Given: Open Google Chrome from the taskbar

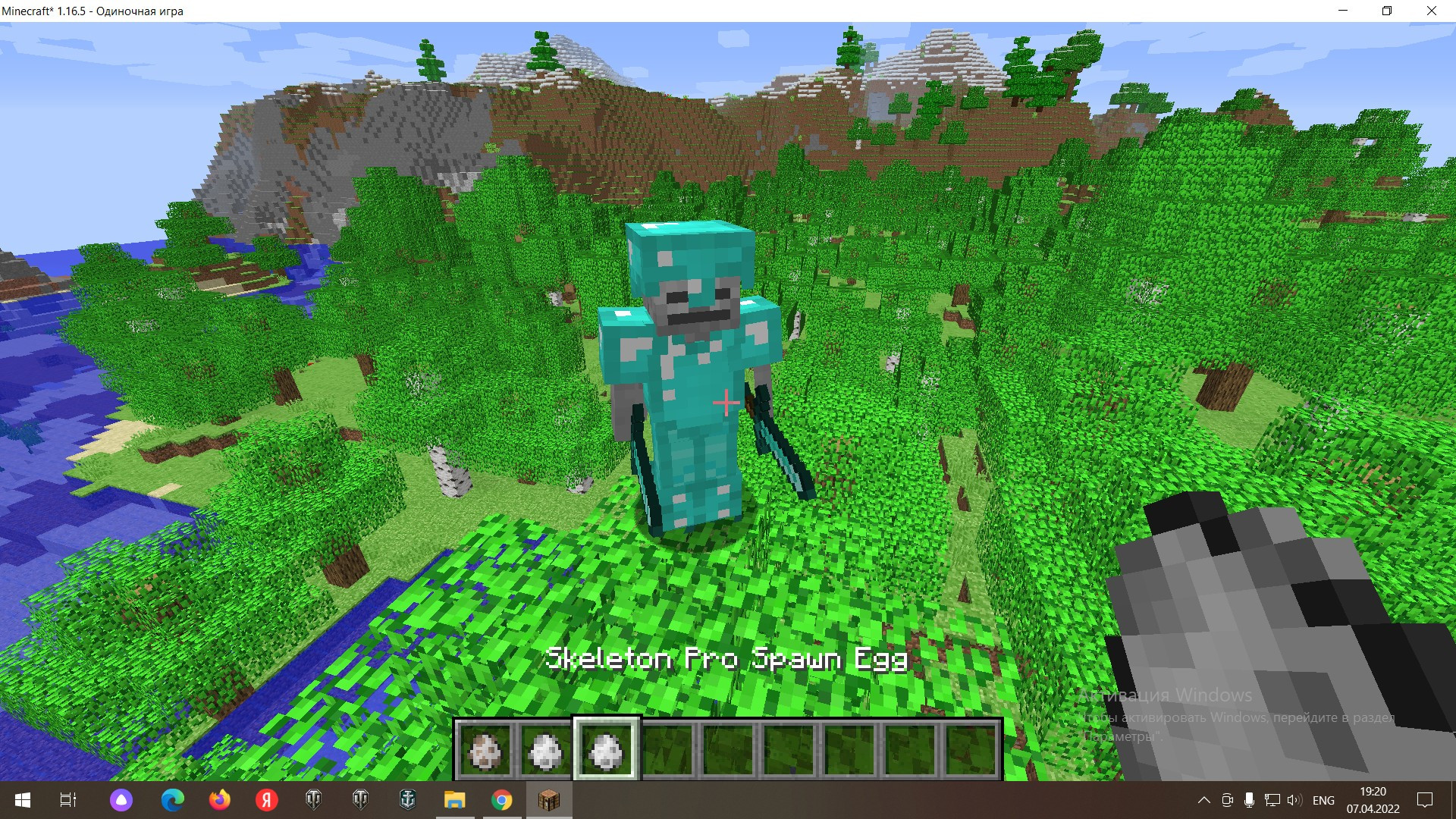Looking at the screenshot, I should 500,800.
